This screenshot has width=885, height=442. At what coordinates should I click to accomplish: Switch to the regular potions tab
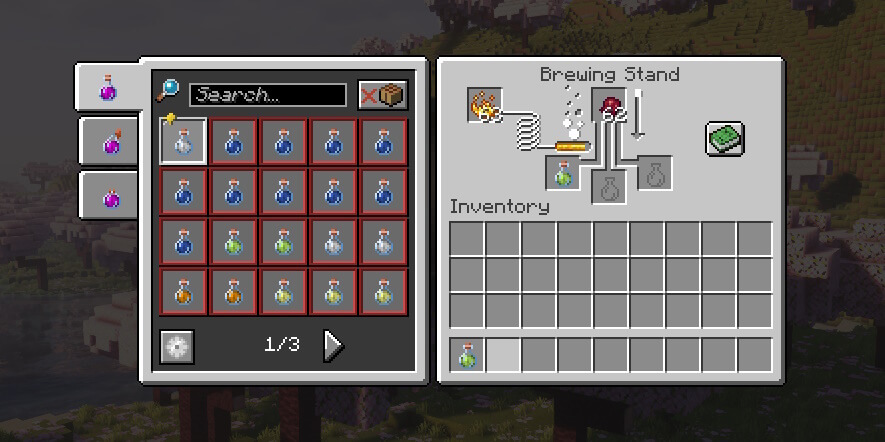[x=108, y=89]
